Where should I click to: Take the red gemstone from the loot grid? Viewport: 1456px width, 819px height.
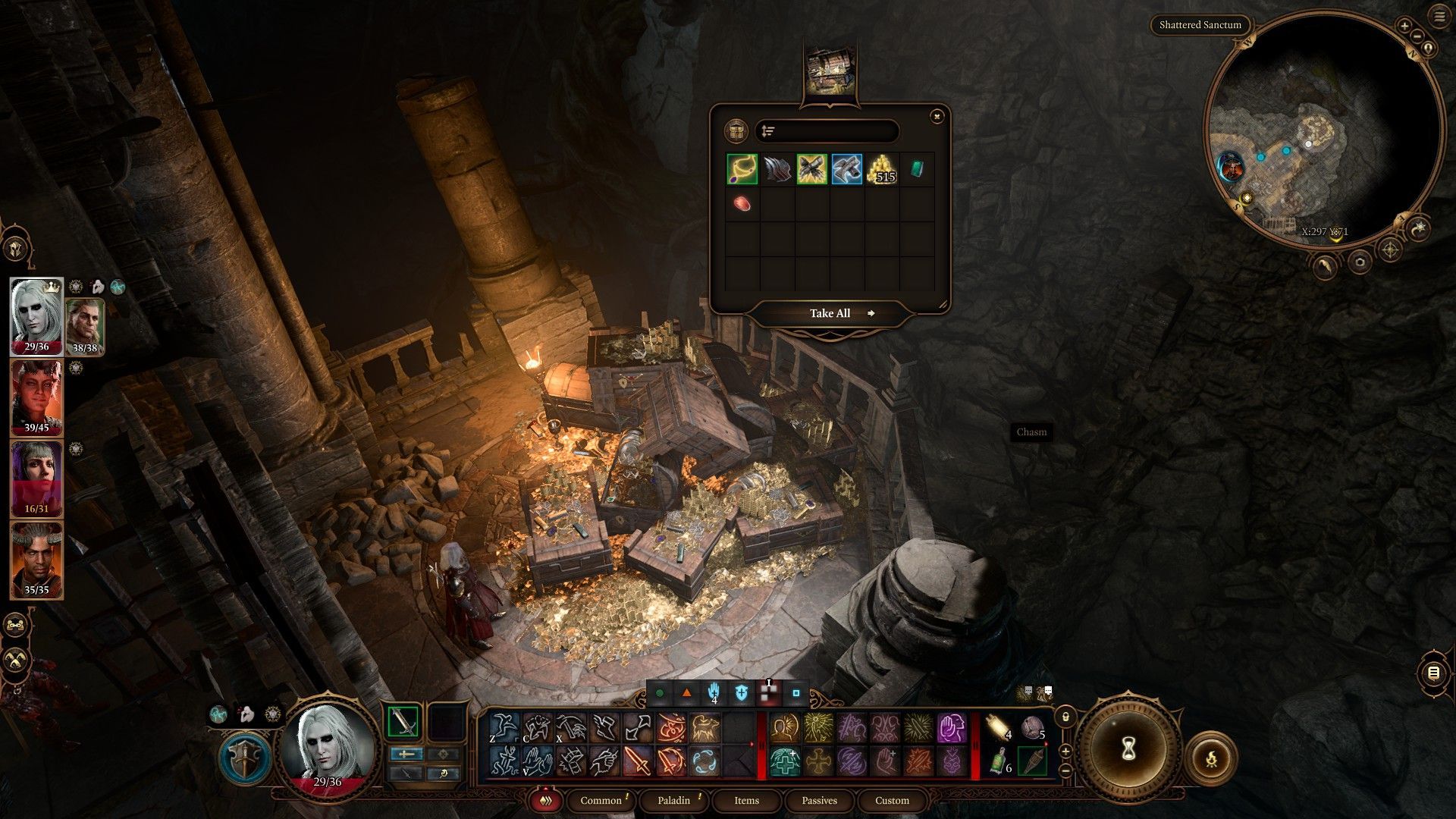[742, 203]
